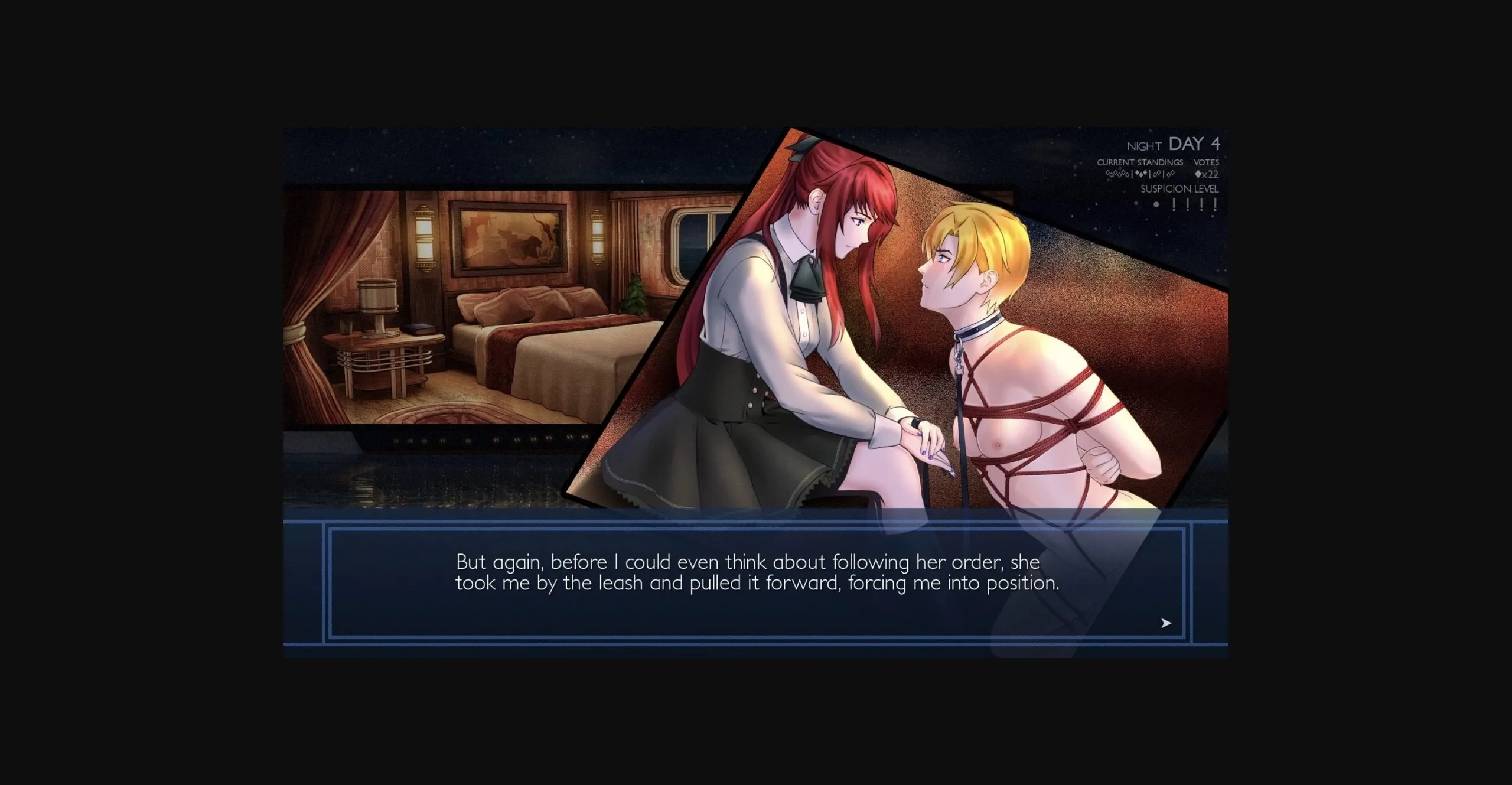
Task: Click the first exclamation mark under Suspicion Level
Action: [1174, 204]
